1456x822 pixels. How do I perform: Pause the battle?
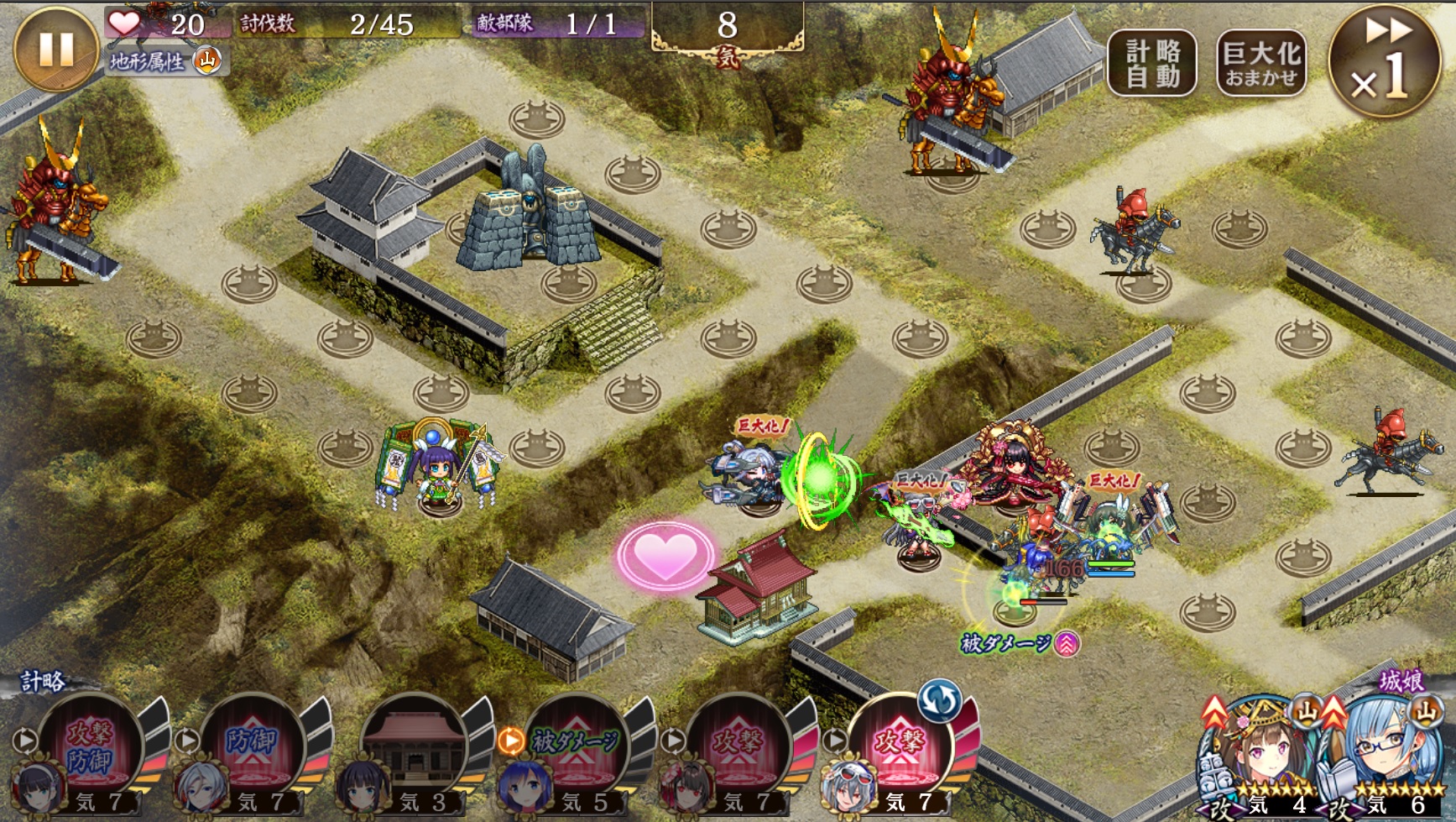[x=55, y=50]
